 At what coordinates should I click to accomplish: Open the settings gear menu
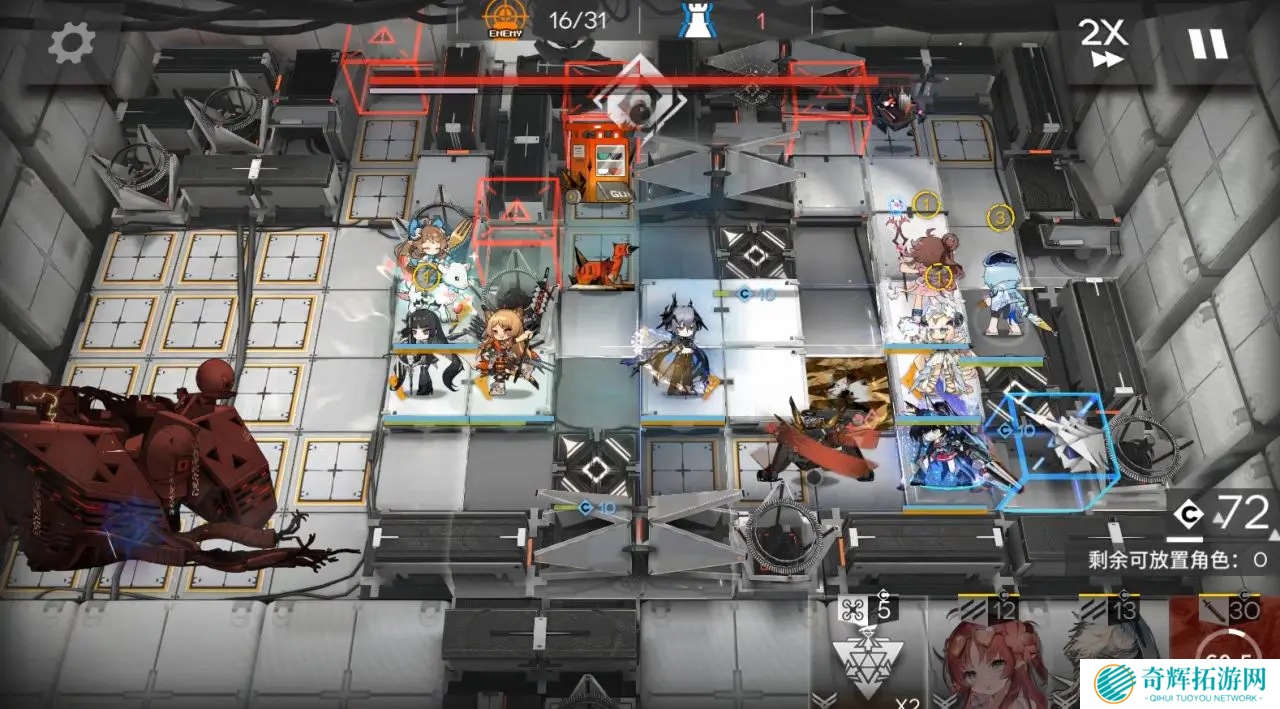71,44
